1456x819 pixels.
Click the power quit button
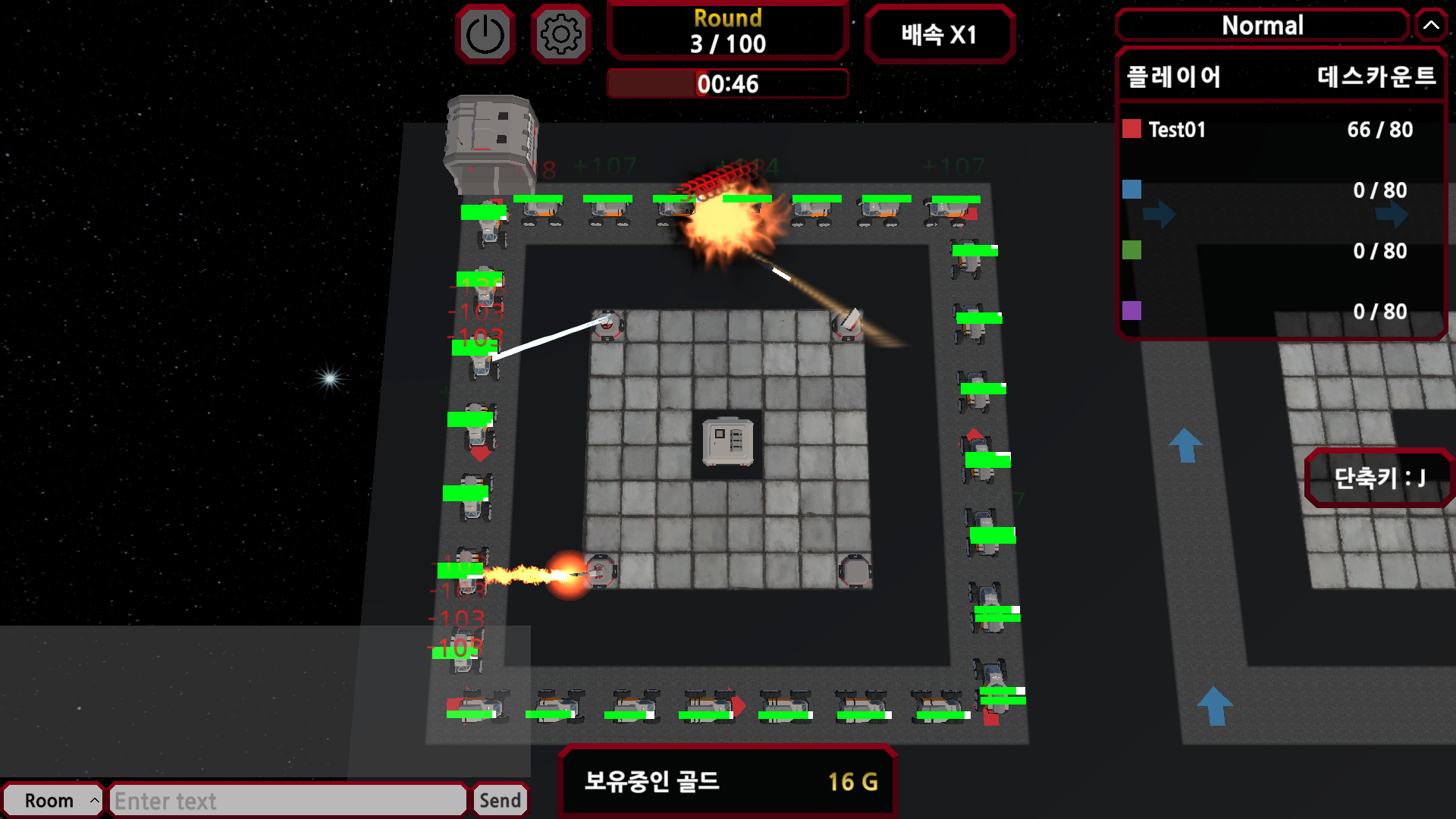coord(485,34)
